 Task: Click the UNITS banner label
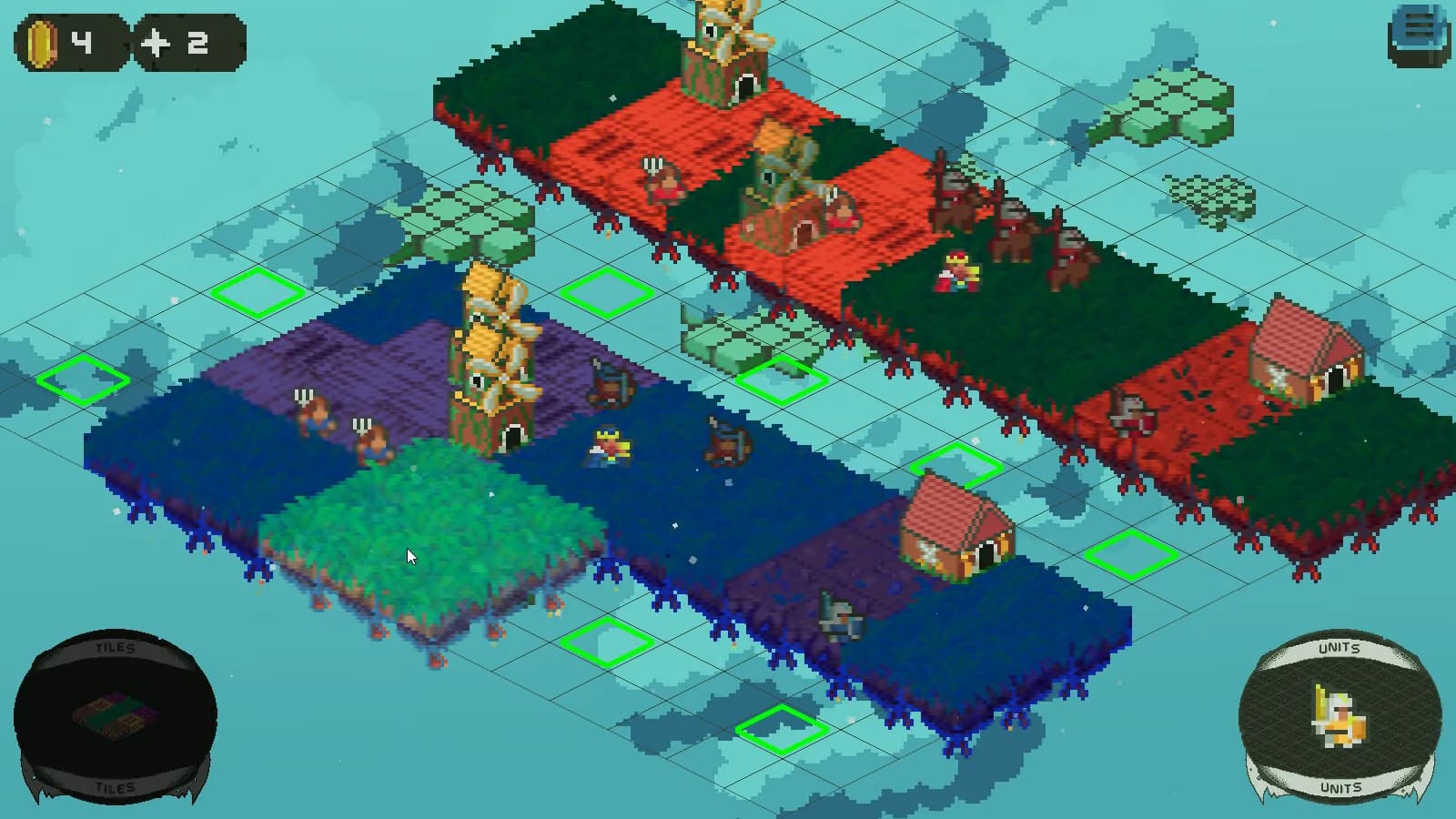pos(1340,648)
